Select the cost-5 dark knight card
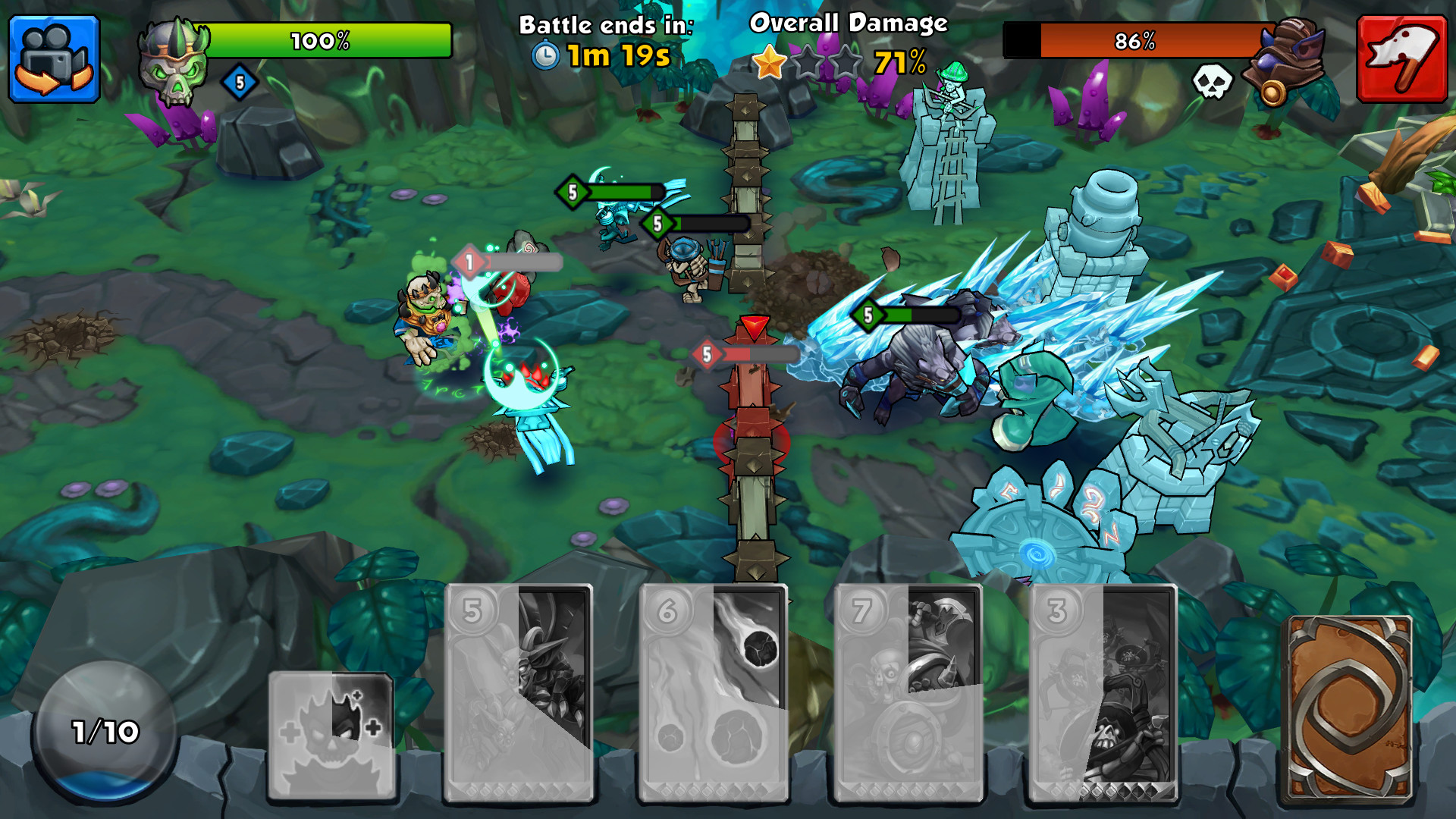The height and width of the screenshot is (819, 1456). click(519, 692)
